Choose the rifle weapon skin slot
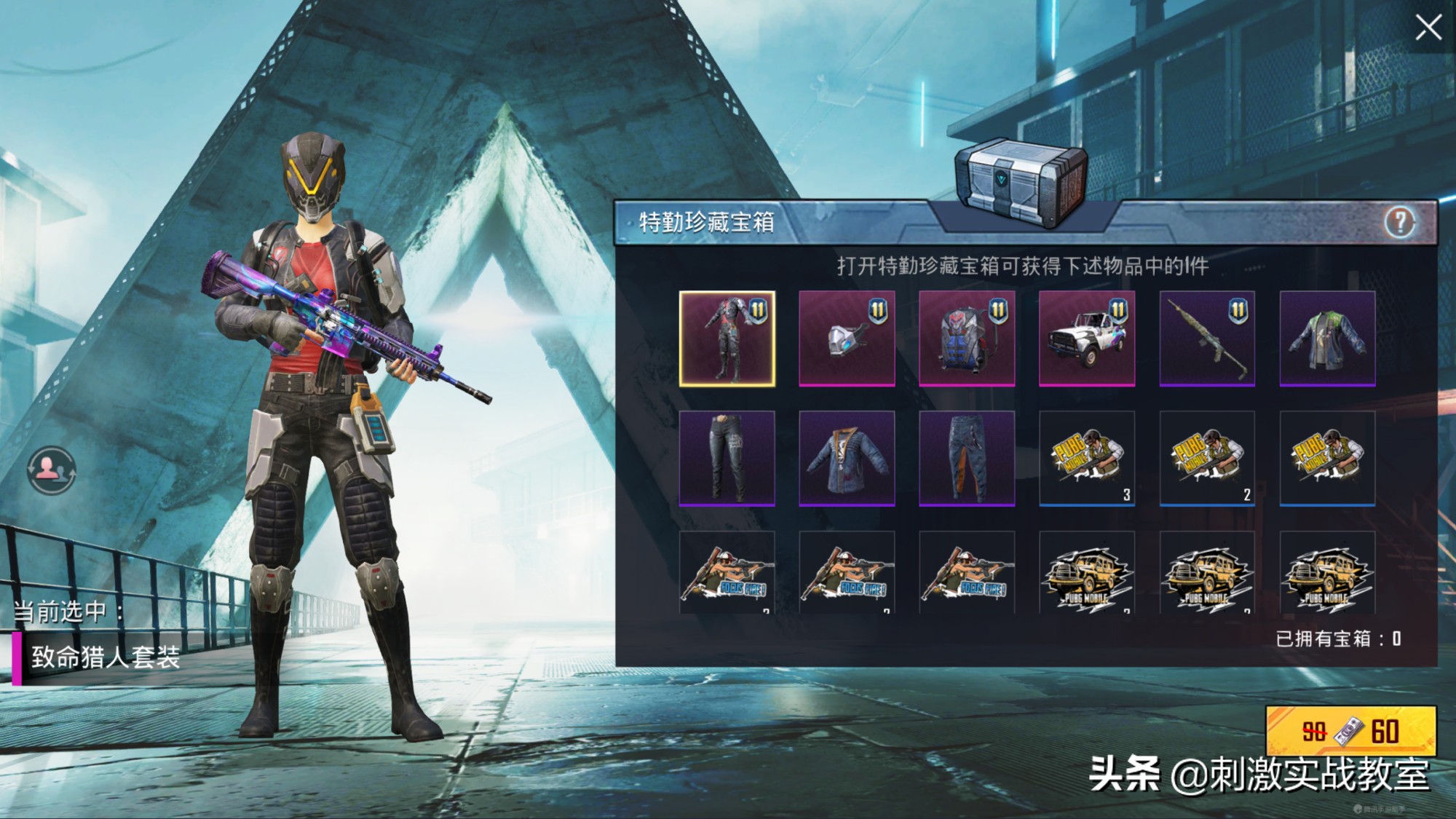Image resolution: width=1456 pixels, height=819 pixels. pyautogui.click(x=1207, y=339)
